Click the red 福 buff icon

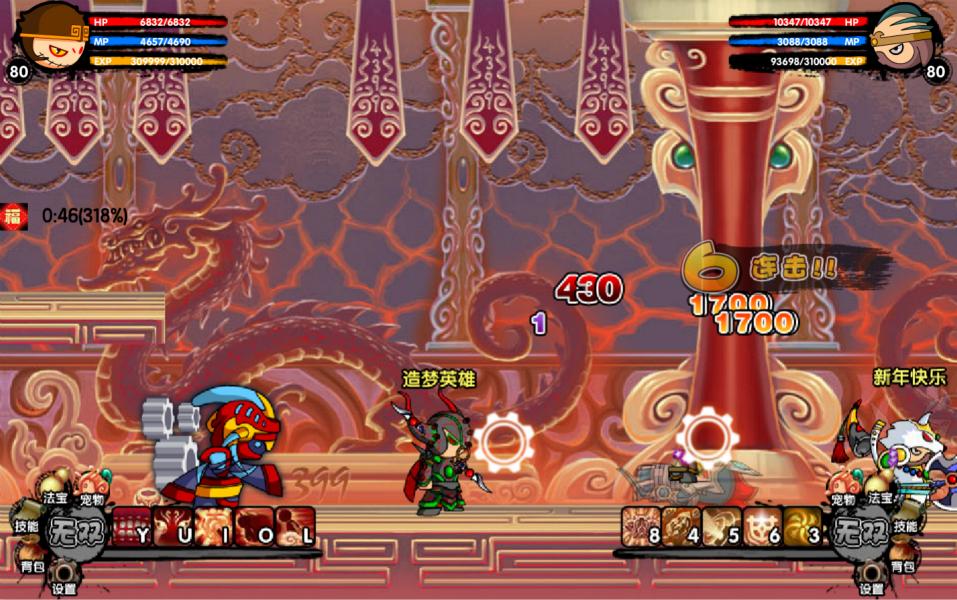[14, 215]
